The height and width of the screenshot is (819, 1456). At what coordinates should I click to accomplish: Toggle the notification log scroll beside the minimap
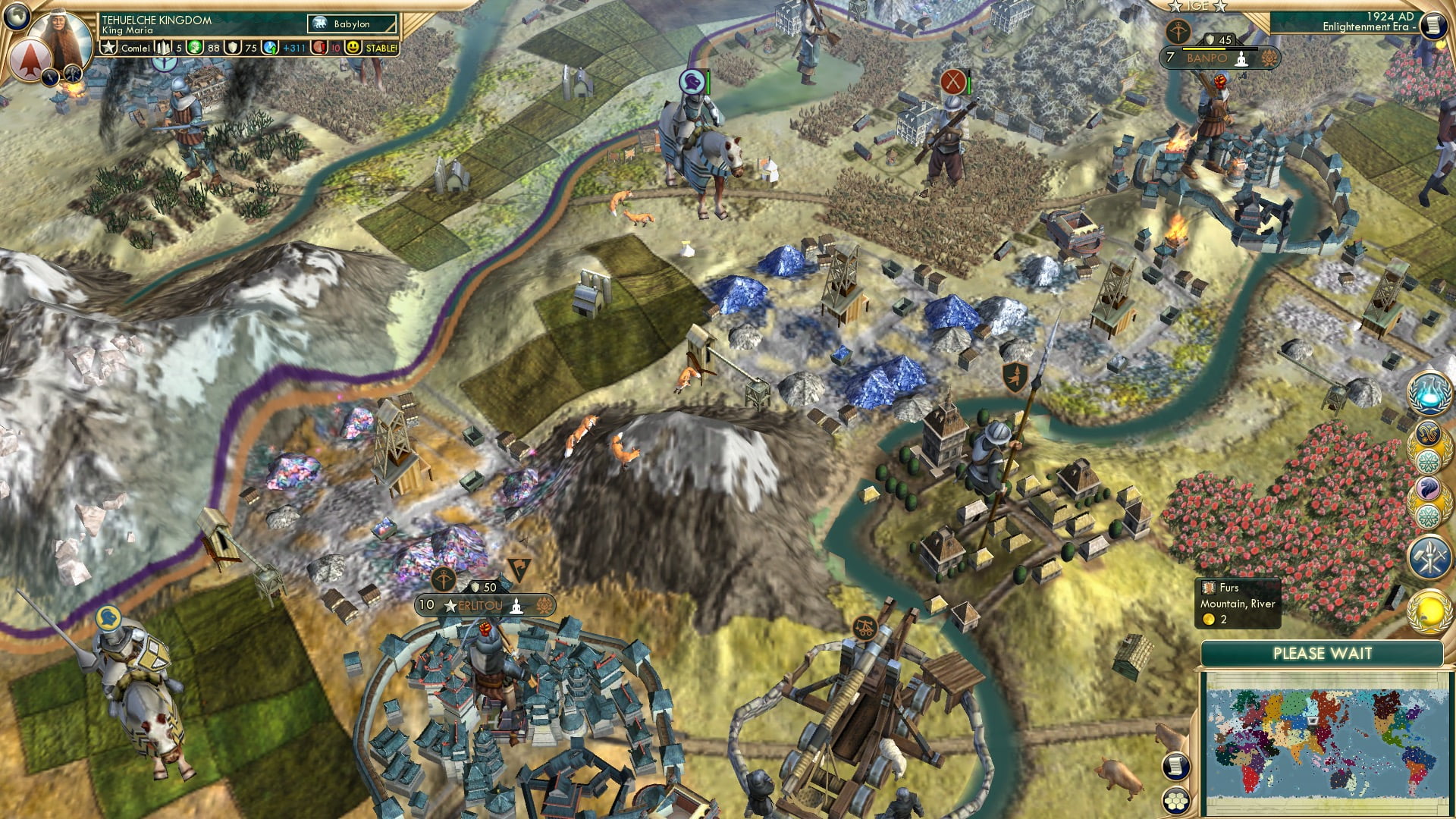[x=1176, y=766]
